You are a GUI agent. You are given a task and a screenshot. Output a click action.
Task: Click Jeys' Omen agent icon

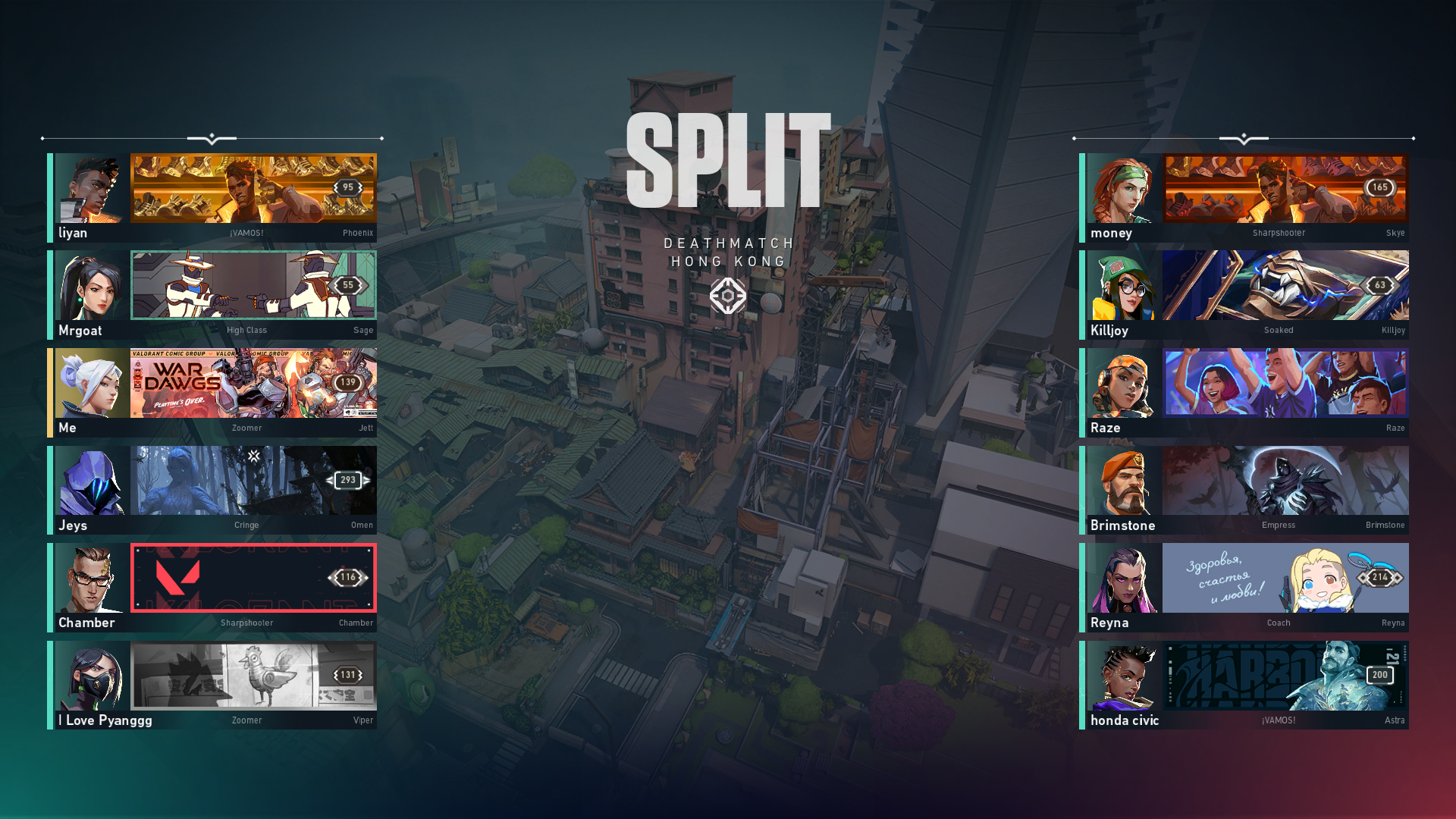click(x=91, y=482)
